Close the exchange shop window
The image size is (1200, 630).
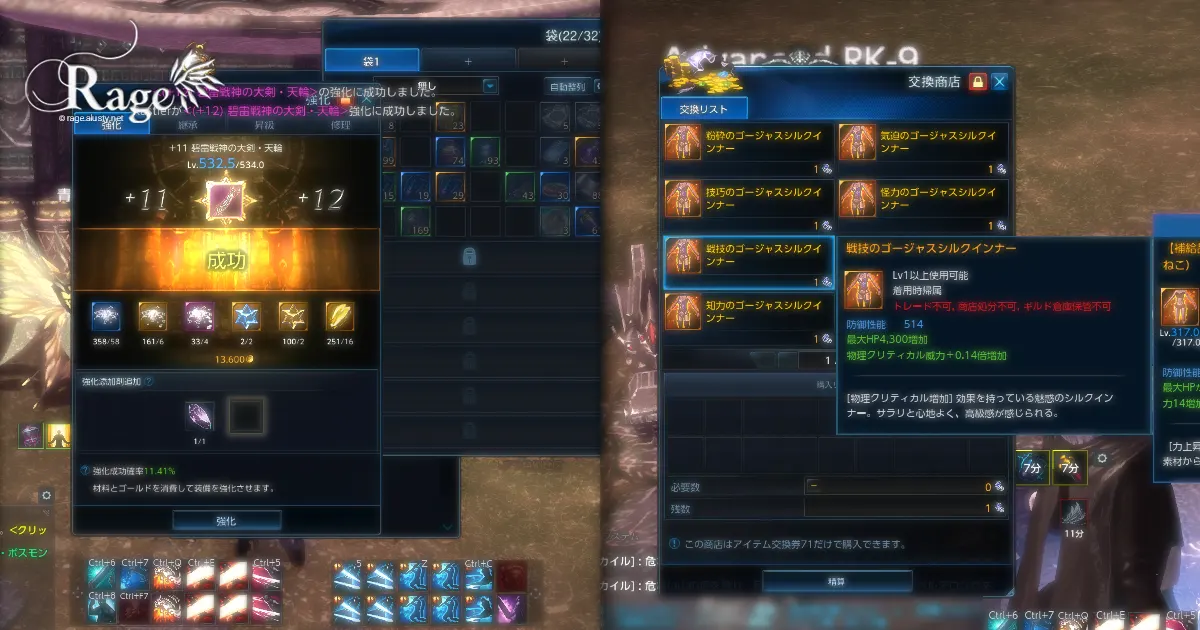click(999, 82)
